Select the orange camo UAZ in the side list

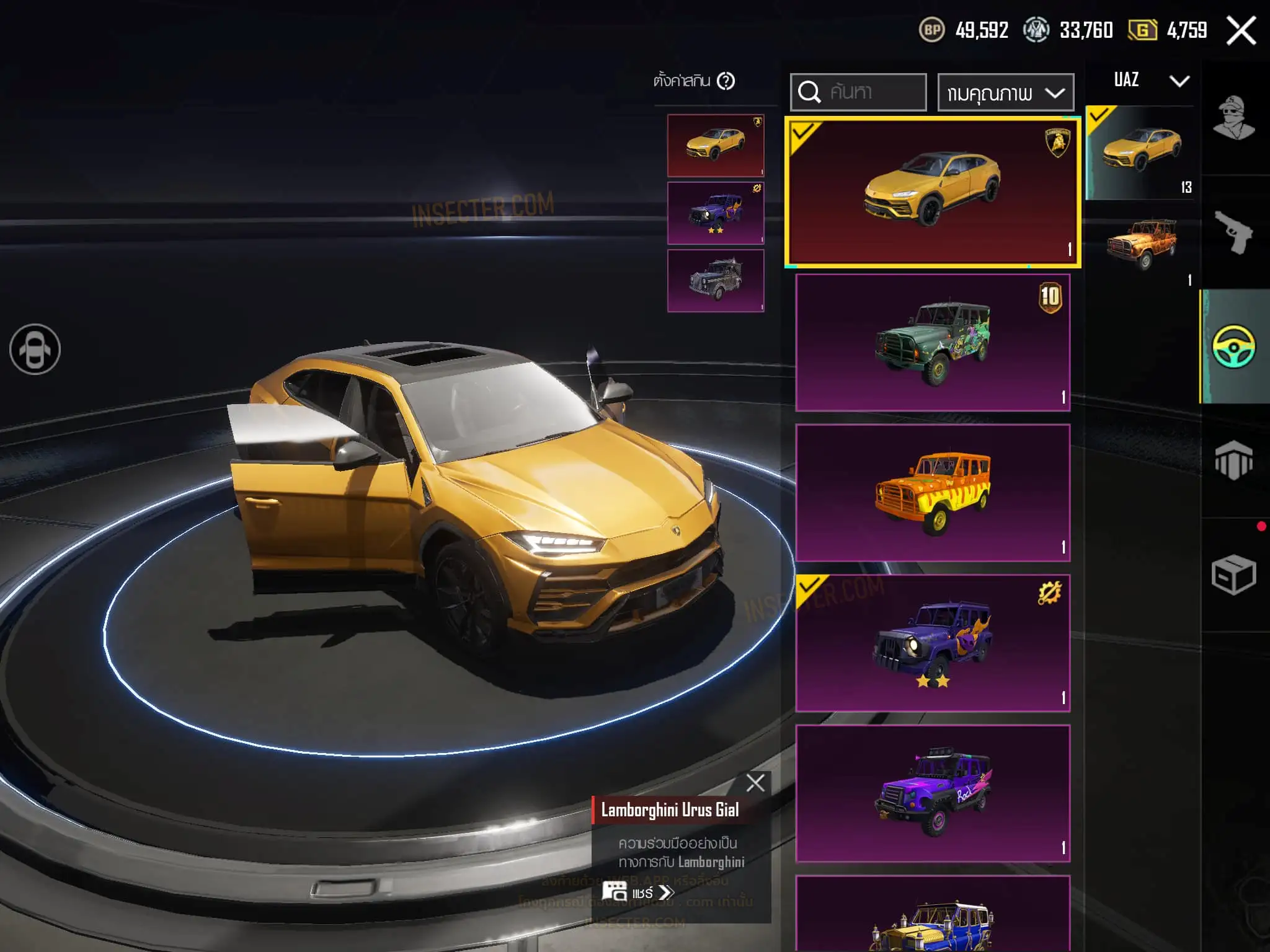click(x=1142, y=244)
